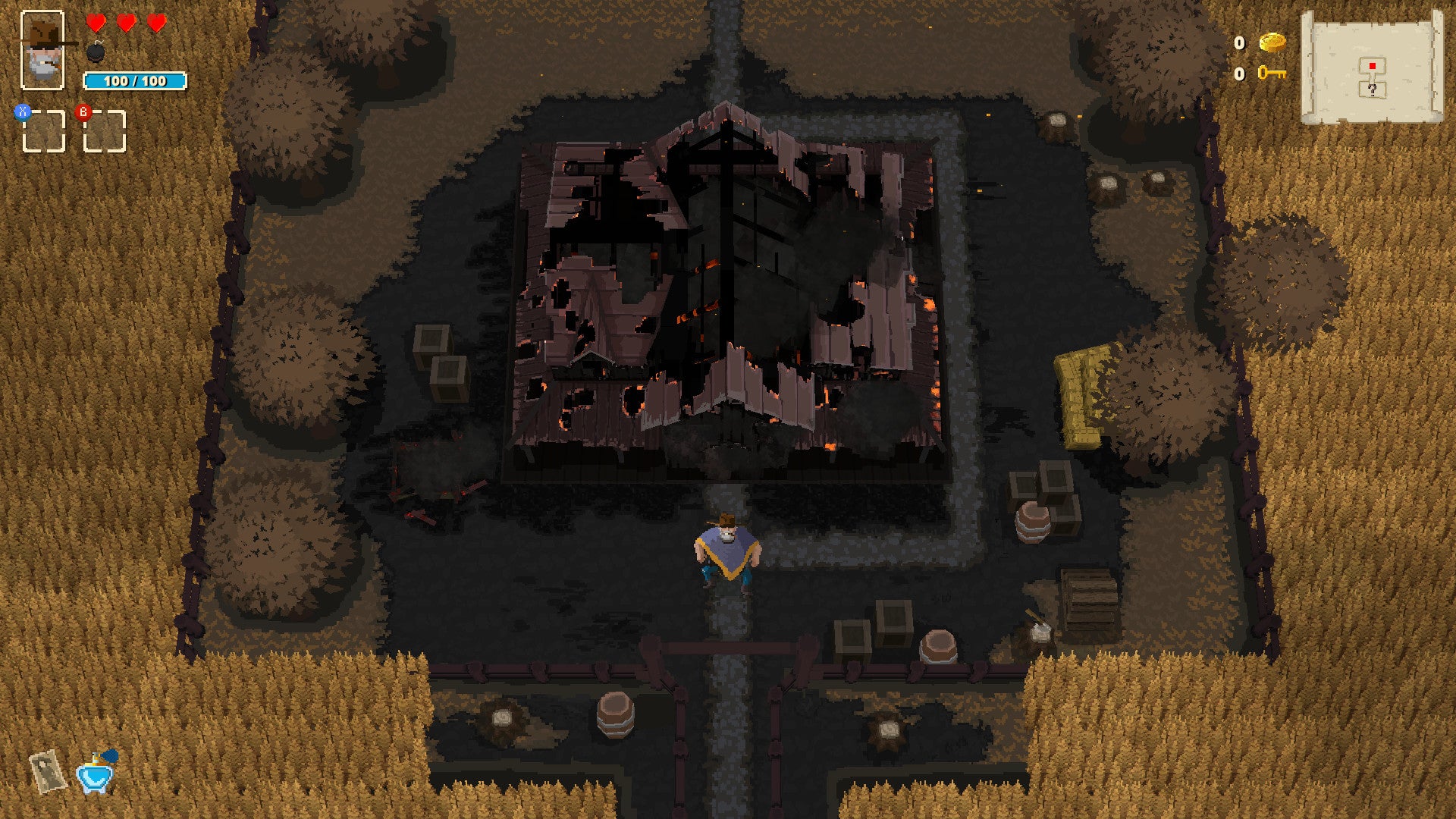
Task: Click the zero next to the coin
Action: click(x=1239, y=43)
